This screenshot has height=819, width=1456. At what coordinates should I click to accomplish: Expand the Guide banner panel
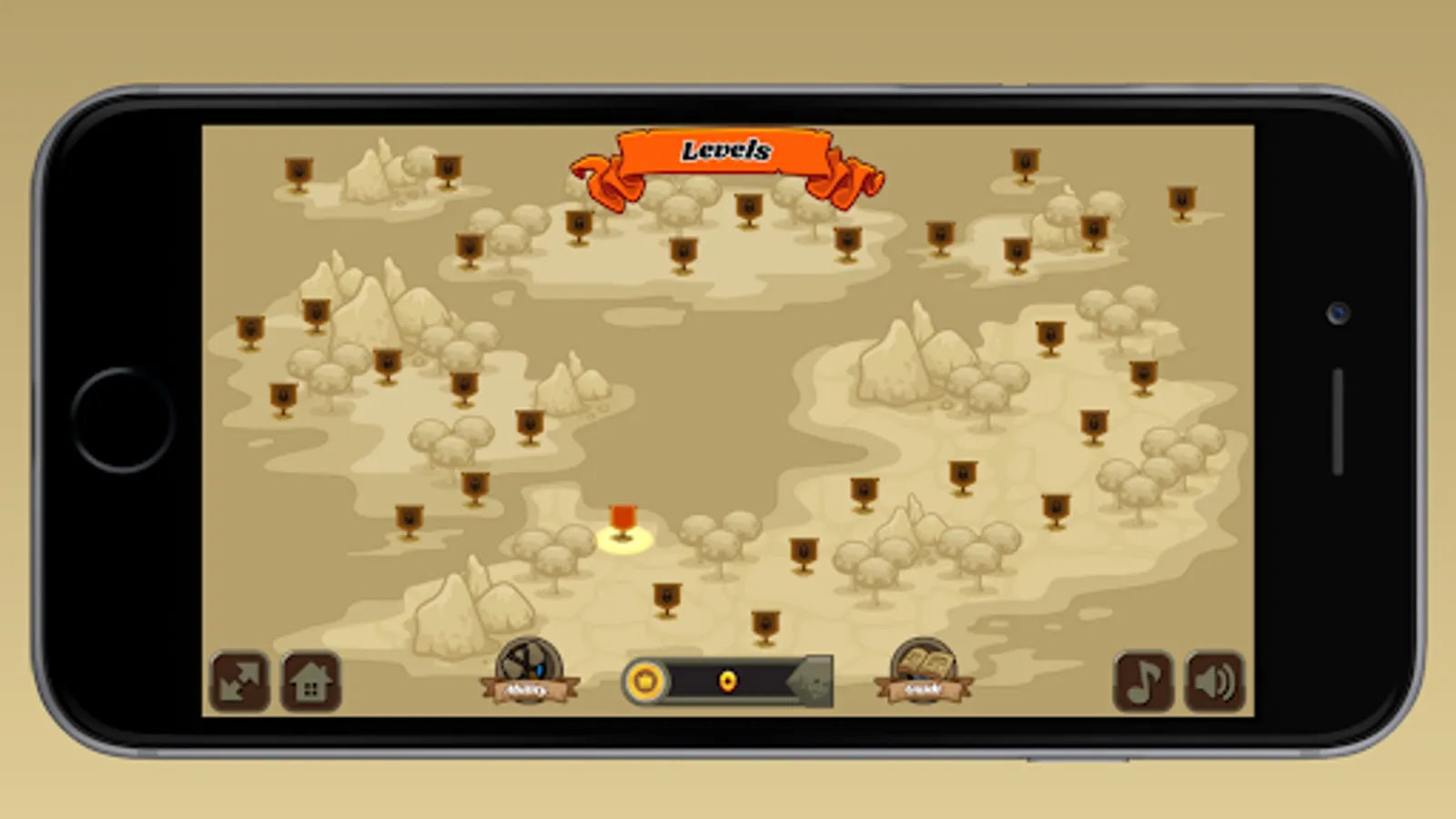click(922, 690)
